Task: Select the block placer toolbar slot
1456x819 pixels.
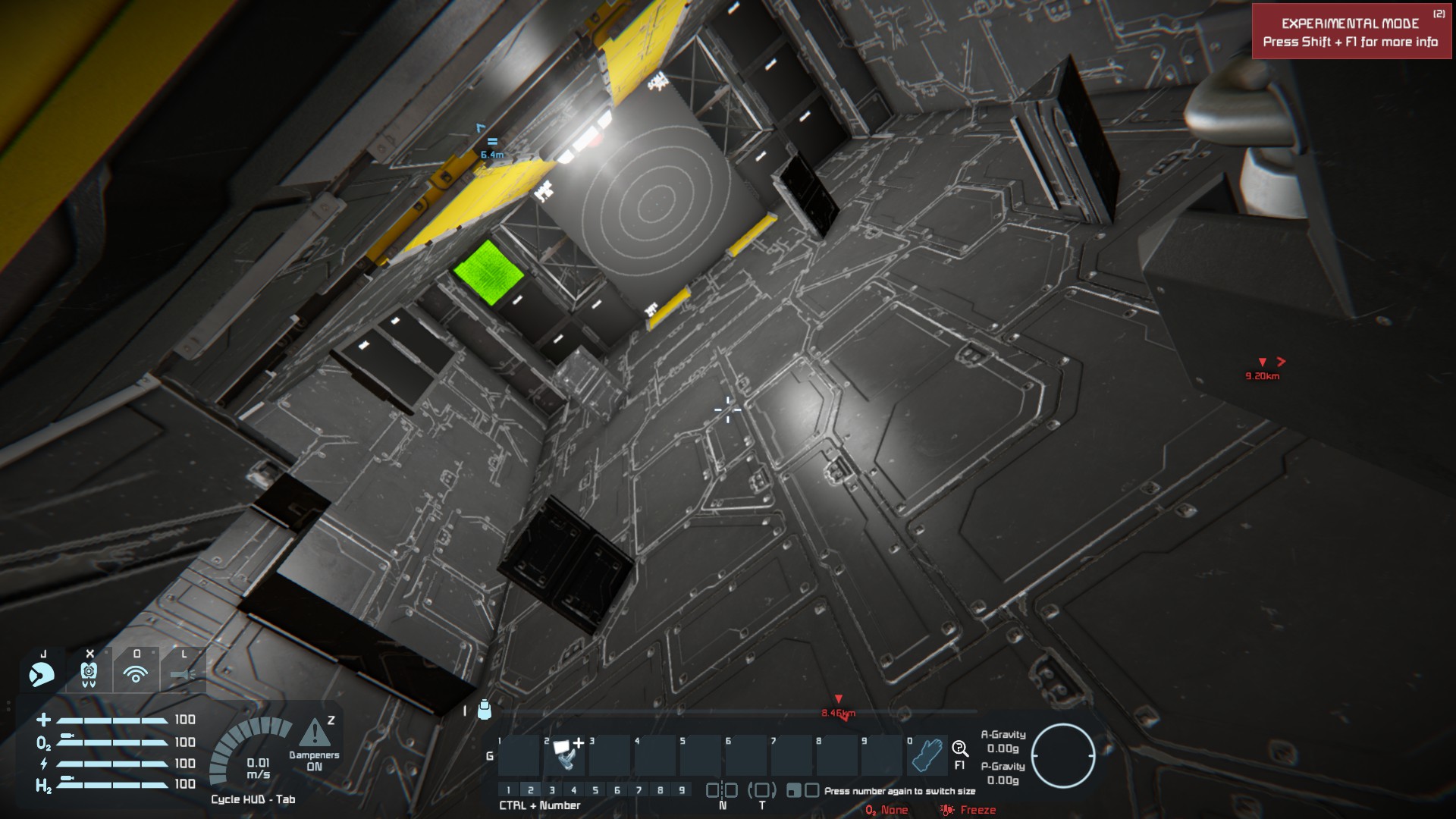Action: [x=564, y=755]
